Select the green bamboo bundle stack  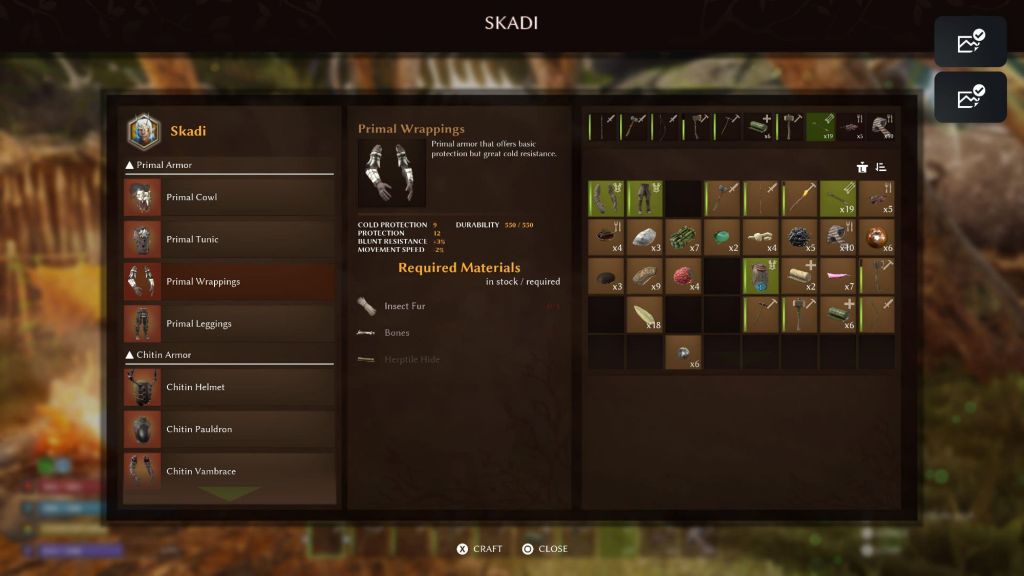pyautogui.click(x=683, y=237)
